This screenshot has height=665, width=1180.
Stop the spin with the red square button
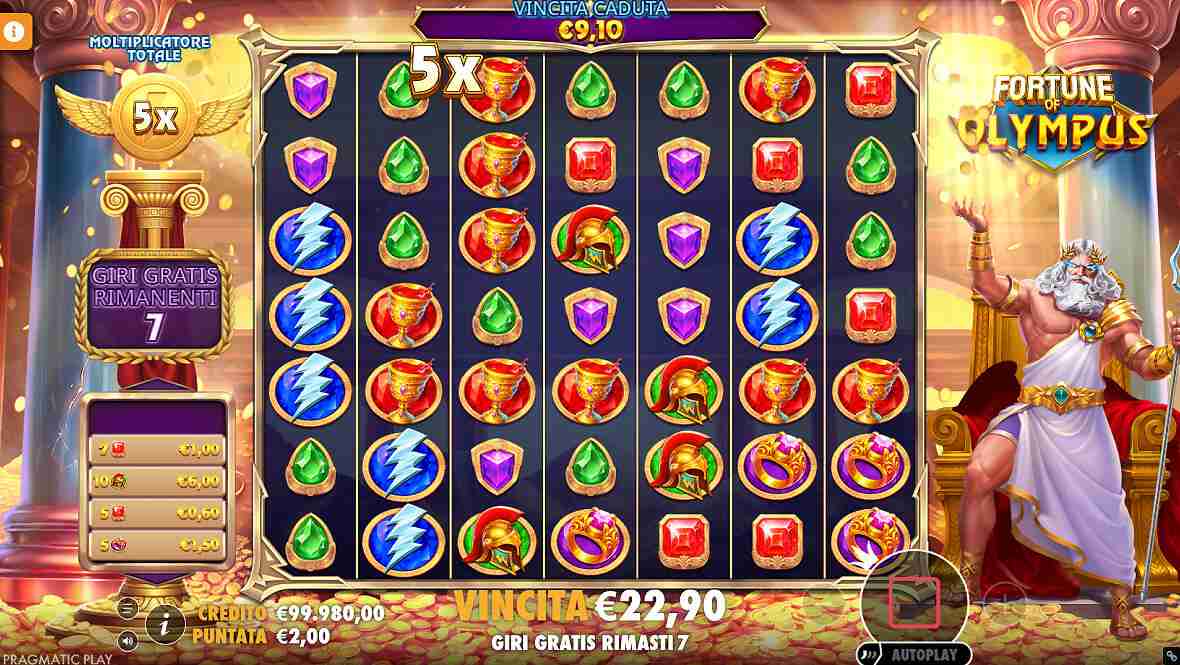tap(914, 600)
